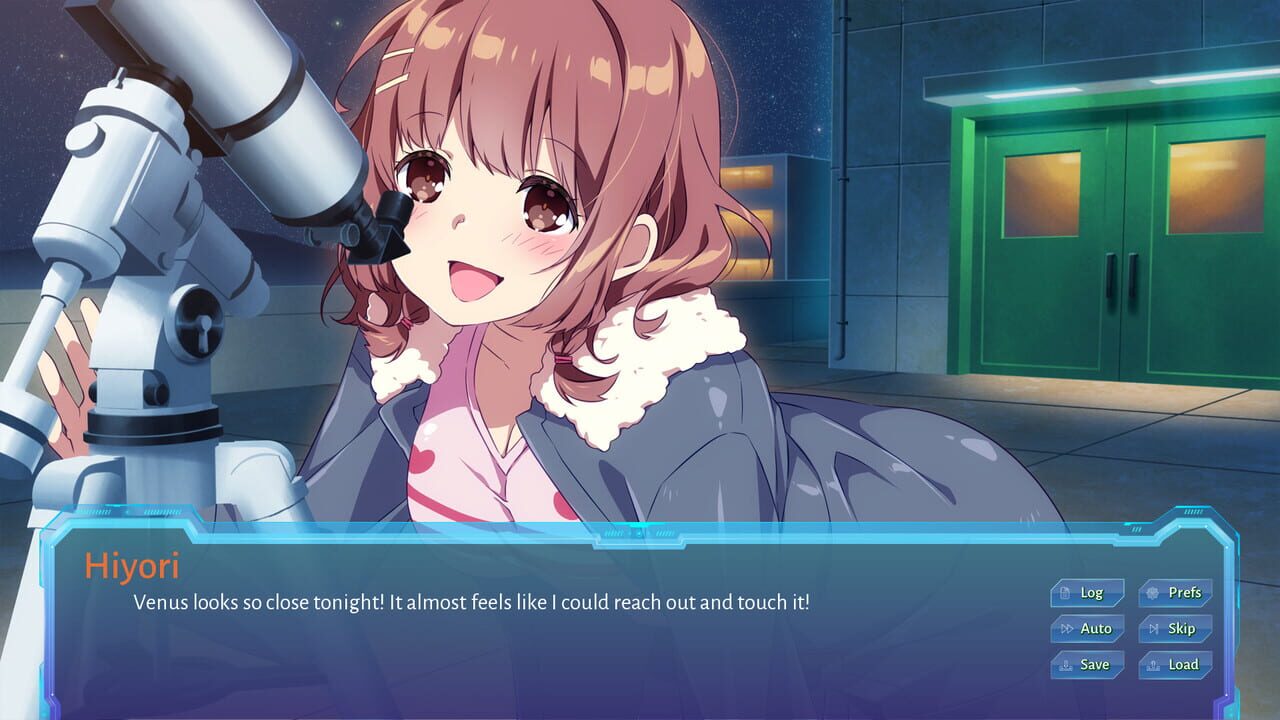This screenshot has width=1280, height=720.
Task: Click the gear icon on the Prefs button
Action: pos(1152,593)
